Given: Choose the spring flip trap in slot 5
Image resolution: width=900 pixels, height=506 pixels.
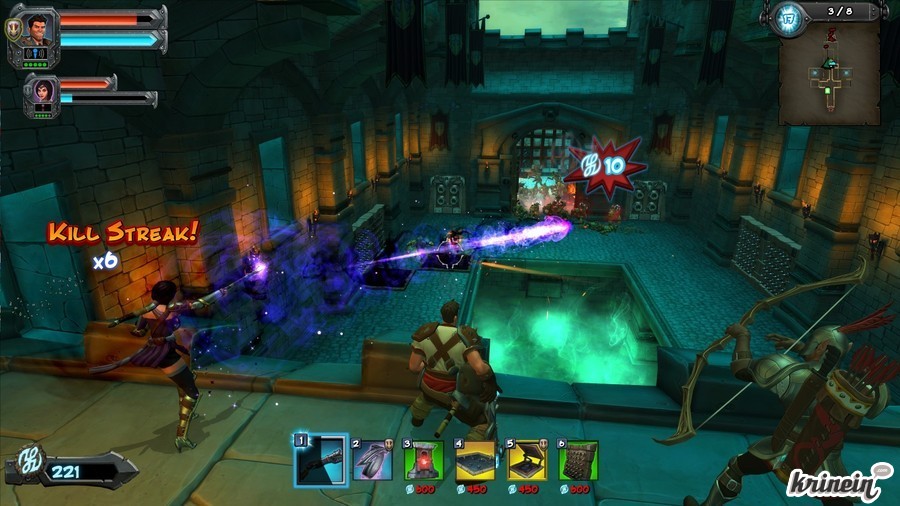Looking at the screenshot, I should [527, 461].
